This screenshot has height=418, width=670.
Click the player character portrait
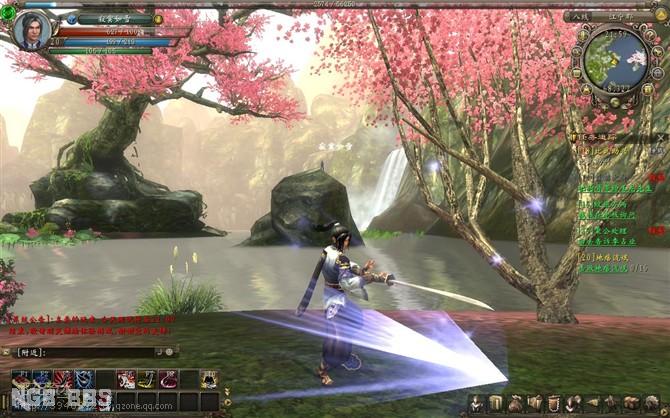point(32,29)
